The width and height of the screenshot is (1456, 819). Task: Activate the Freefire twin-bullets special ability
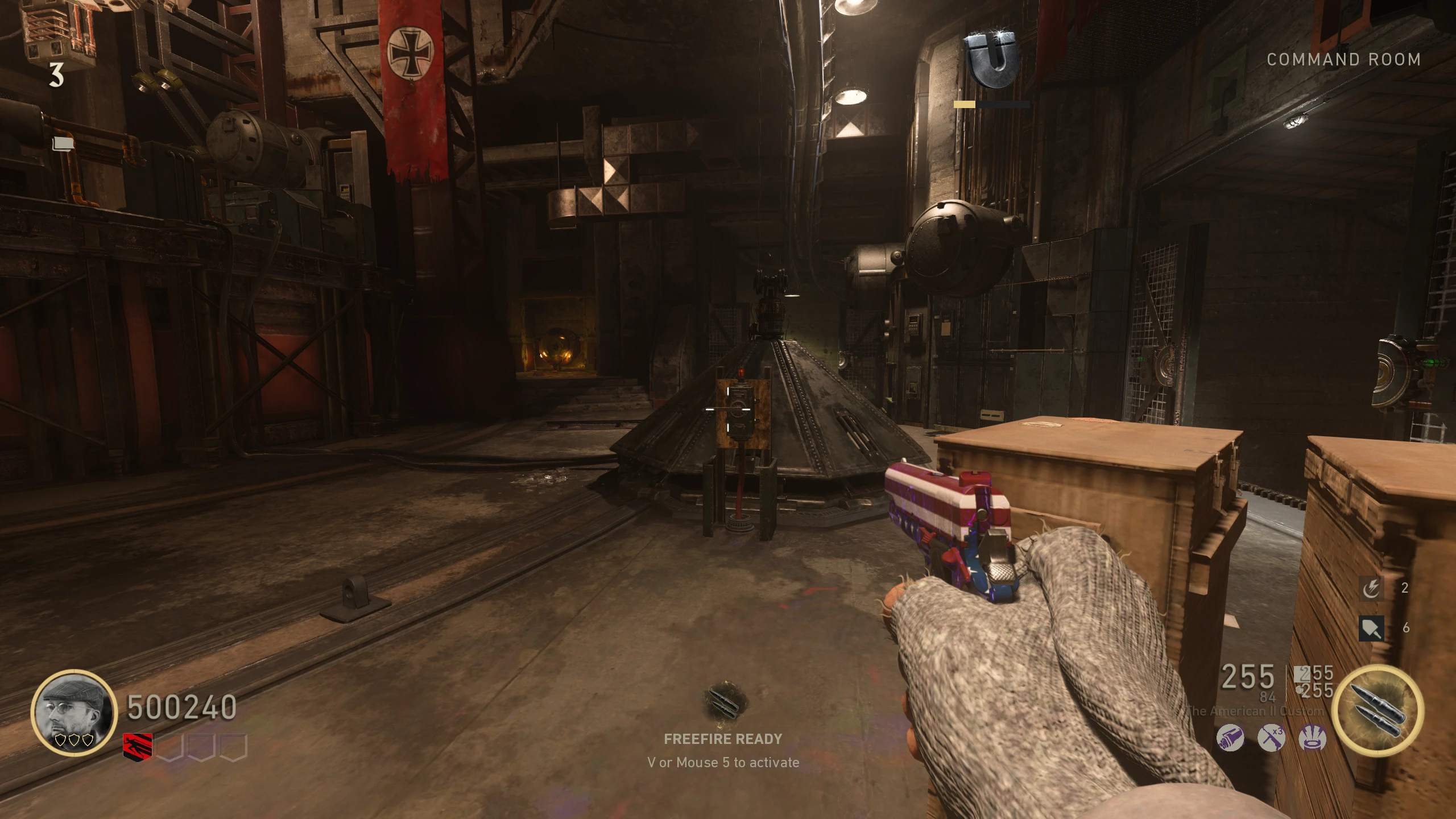pyautogui.click(x=1378, y=712)
